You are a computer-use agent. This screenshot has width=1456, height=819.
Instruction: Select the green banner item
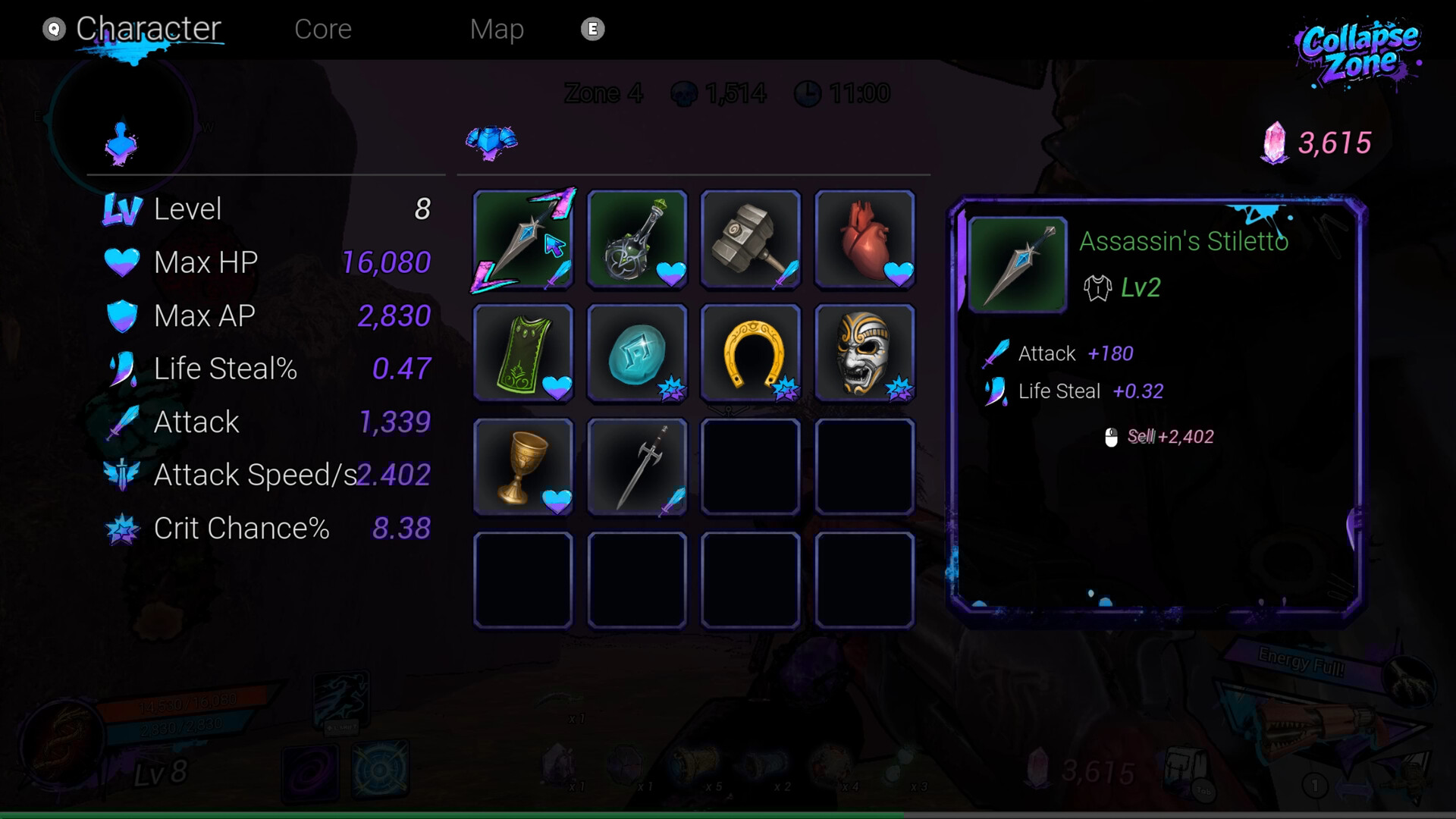coord(523,353)
